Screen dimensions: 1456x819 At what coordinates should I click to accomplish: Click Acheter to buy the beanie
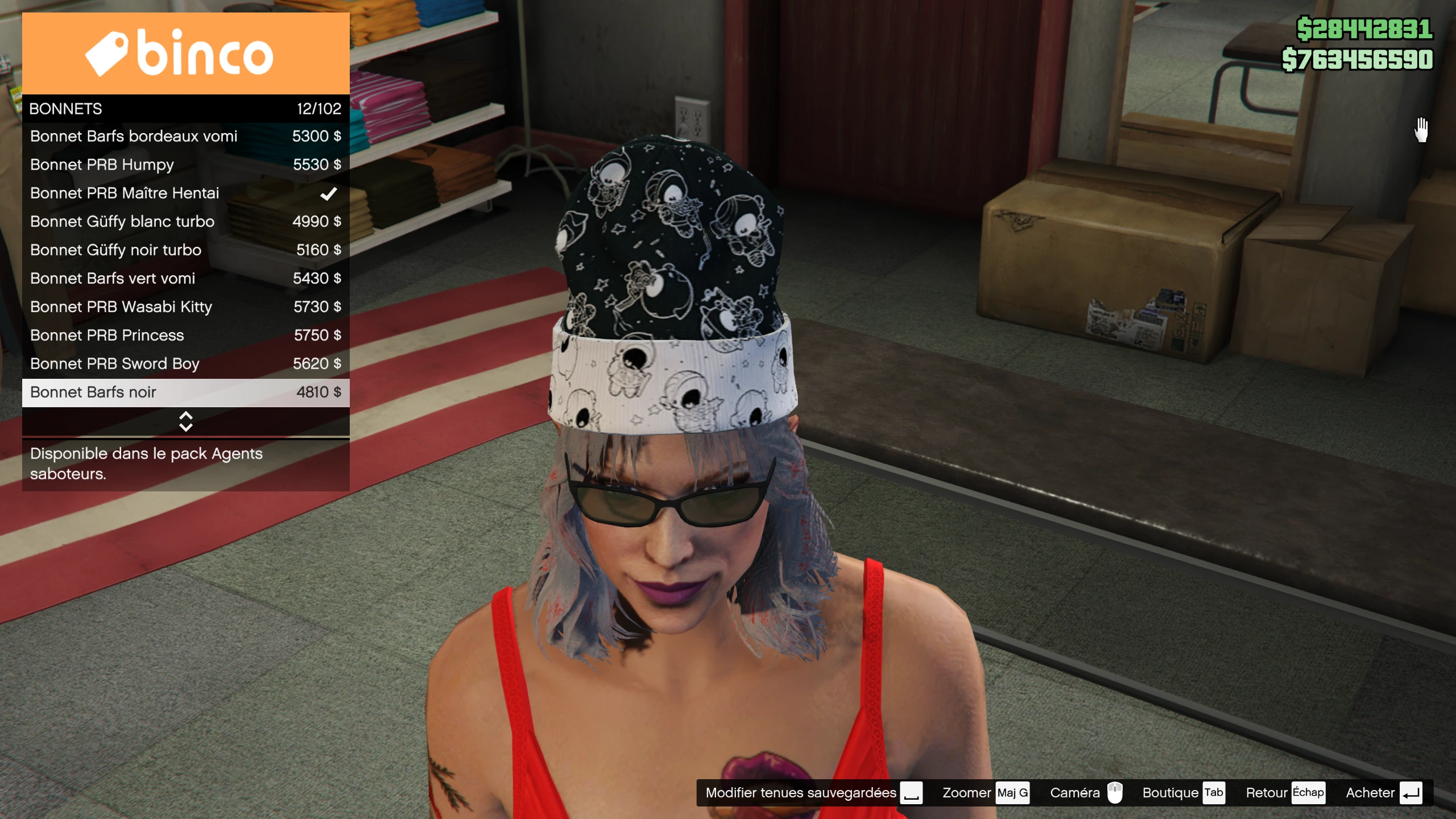coord(1383,793)
